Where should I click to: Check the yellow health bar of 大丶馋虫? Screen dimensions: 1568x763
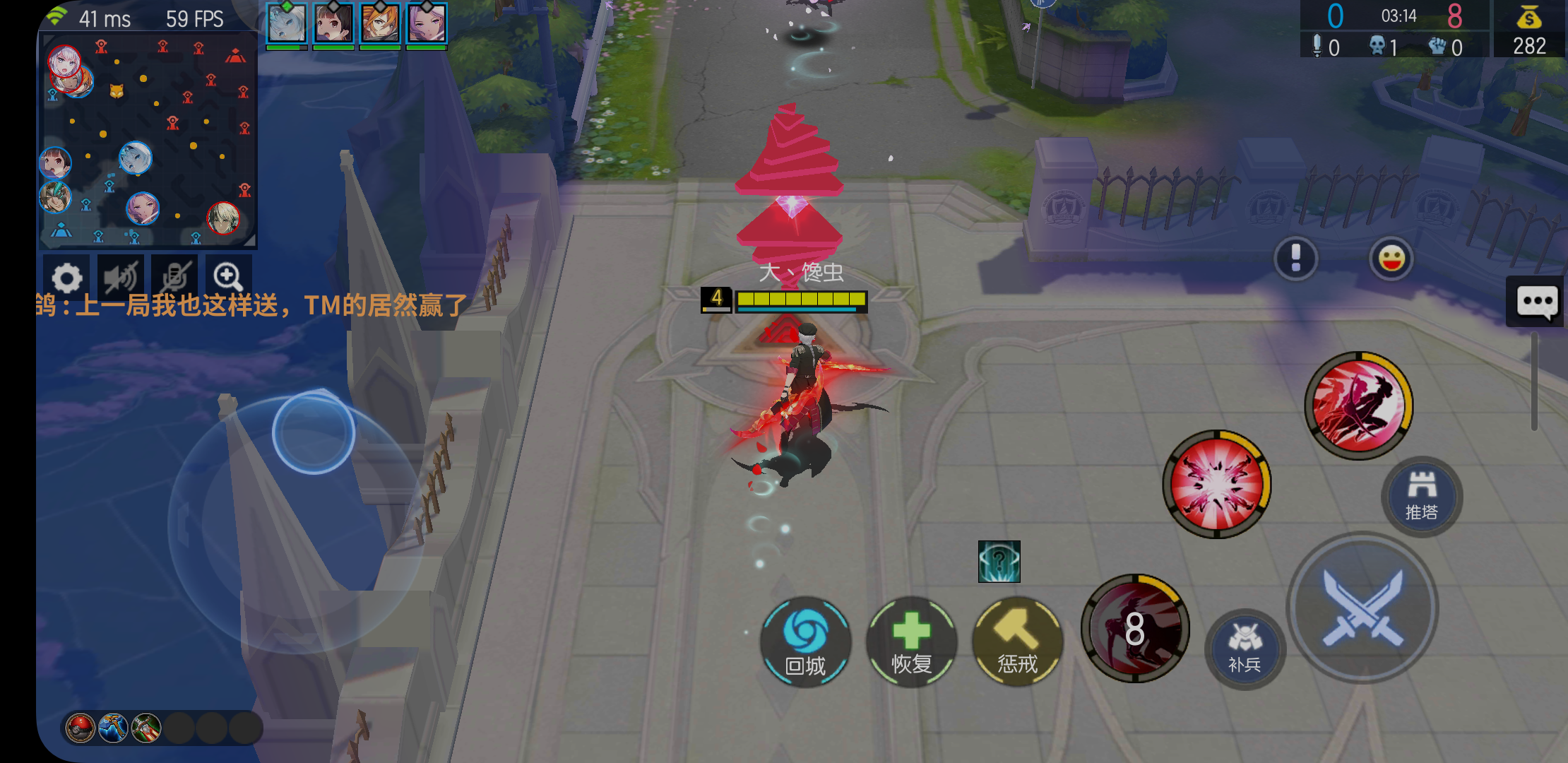[x=800, y=299]
